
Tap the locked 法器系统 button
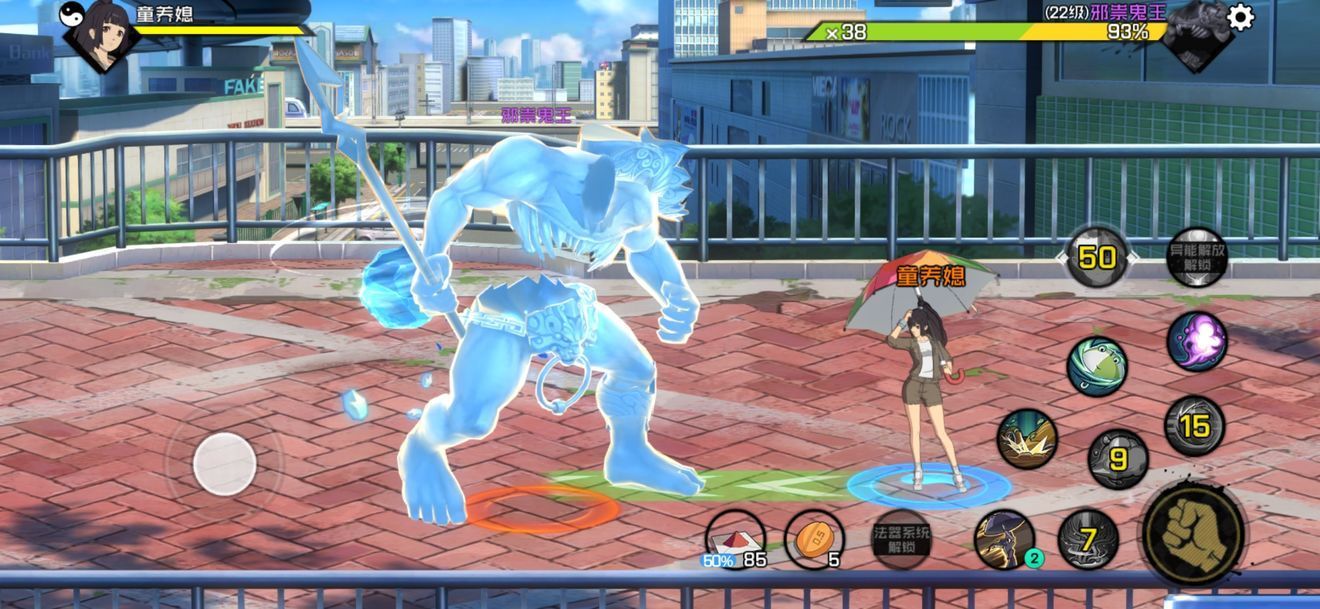[902, 539]
